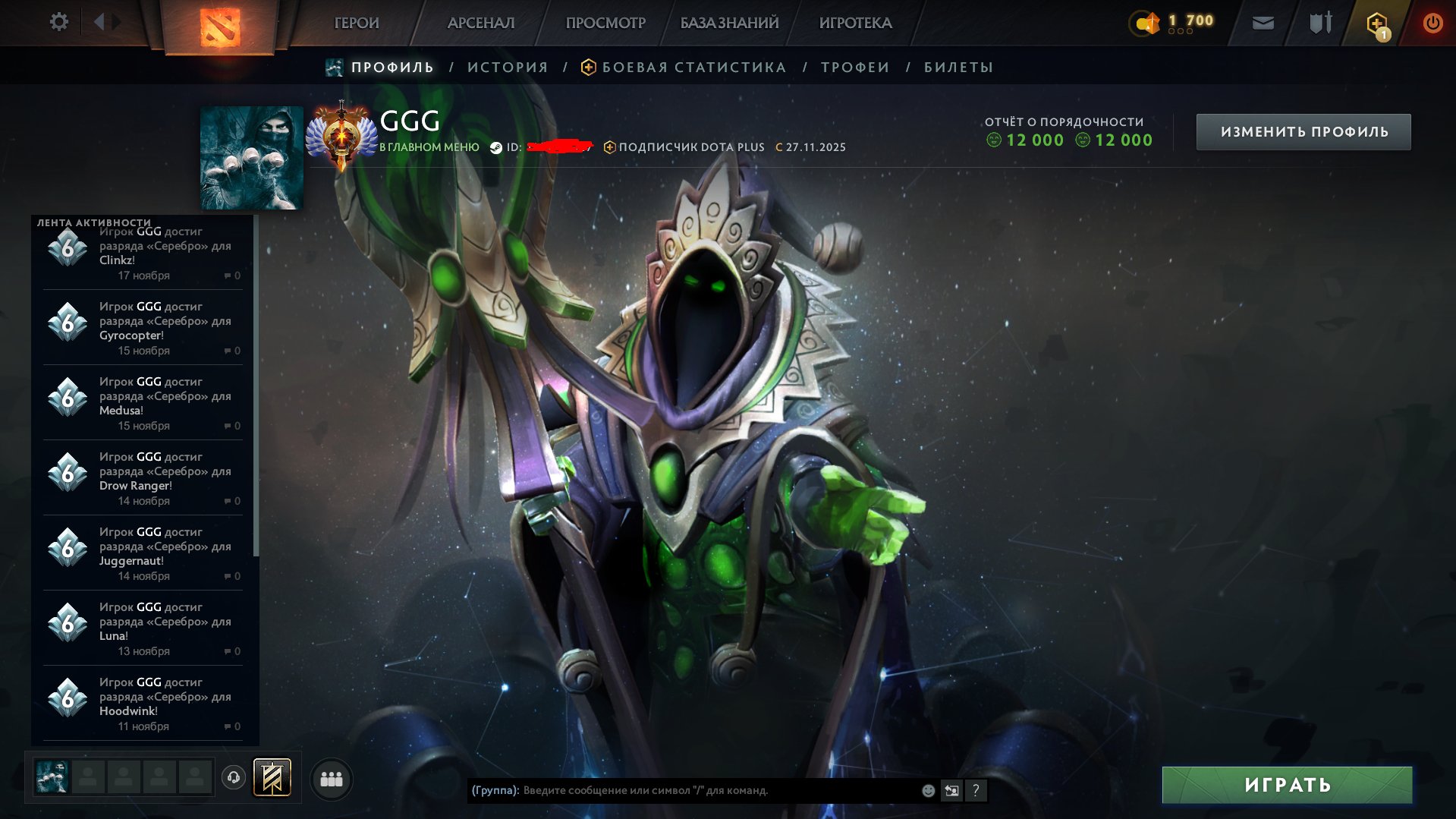This screenshot has height=819, width=1456.
Task: Open the ИГРОТЕКА menu item
Action: coord(855,22)
